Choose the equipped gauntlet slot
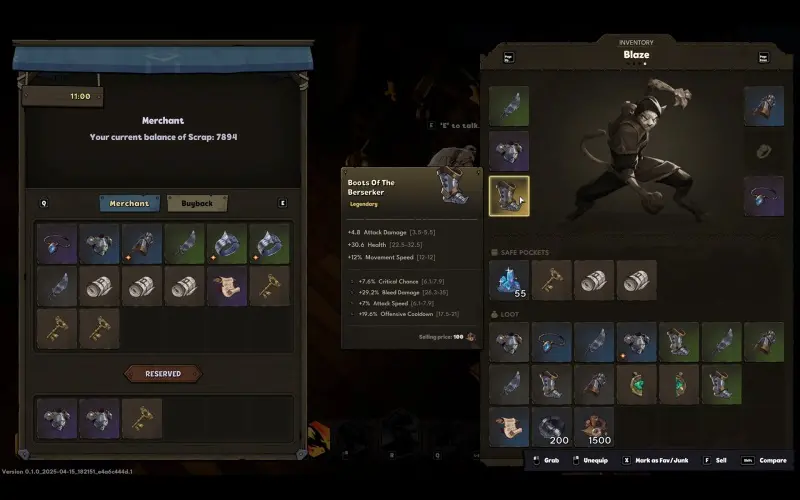The width and height of the screenshot is (800, 500). (x=763, y=106)
